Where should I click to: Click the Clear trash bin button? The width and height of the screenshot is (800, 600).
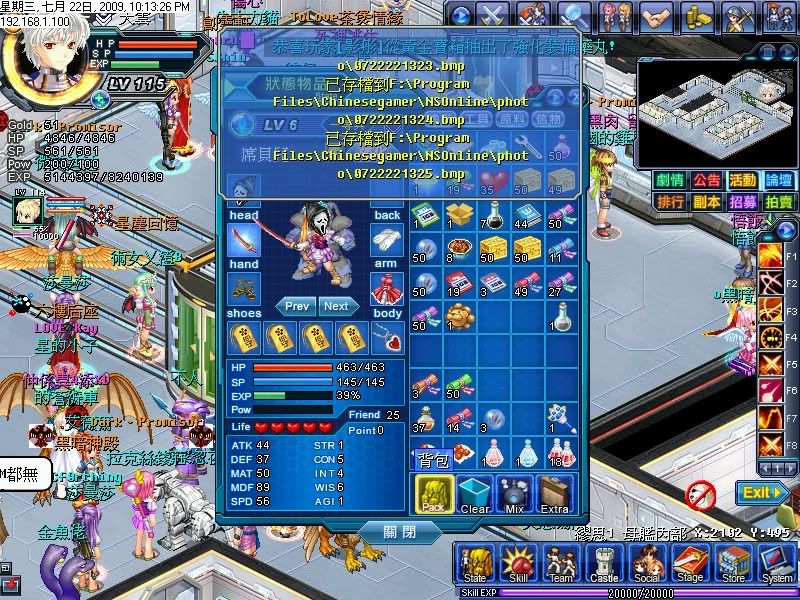[x=475, y=494]
